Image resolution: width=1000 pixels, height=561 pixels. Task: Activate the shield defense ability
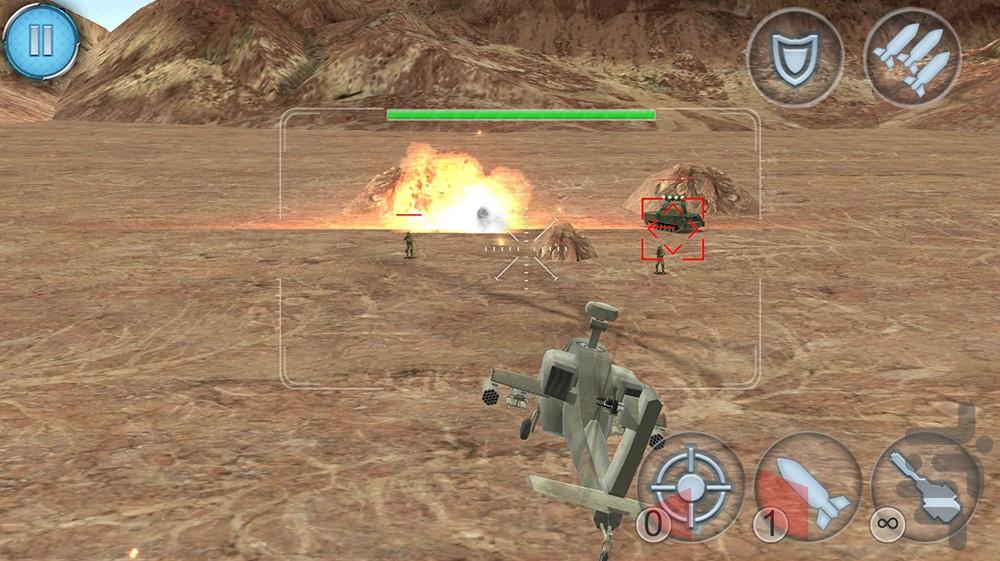coord(795,55)
